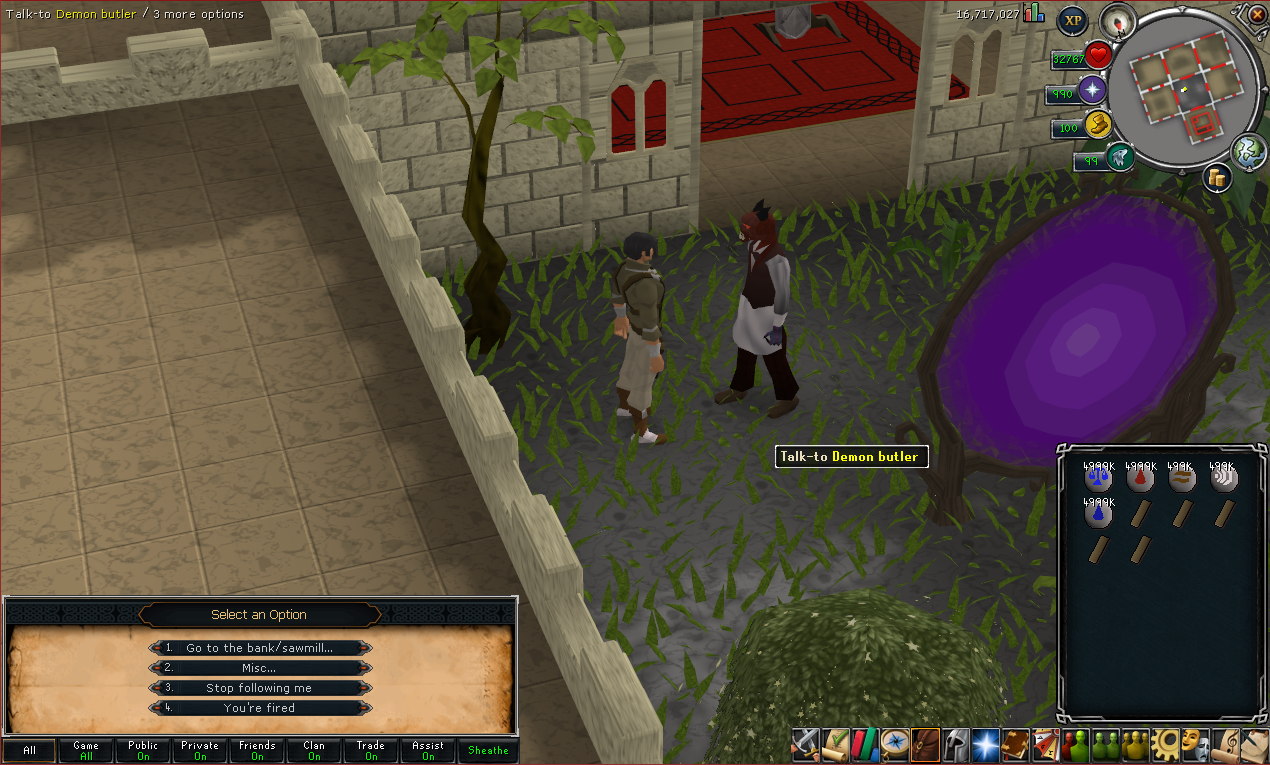The image size is (1270, 765).
Task: Select the law rune stack in inventory
Action: [x=1099, y=478]
